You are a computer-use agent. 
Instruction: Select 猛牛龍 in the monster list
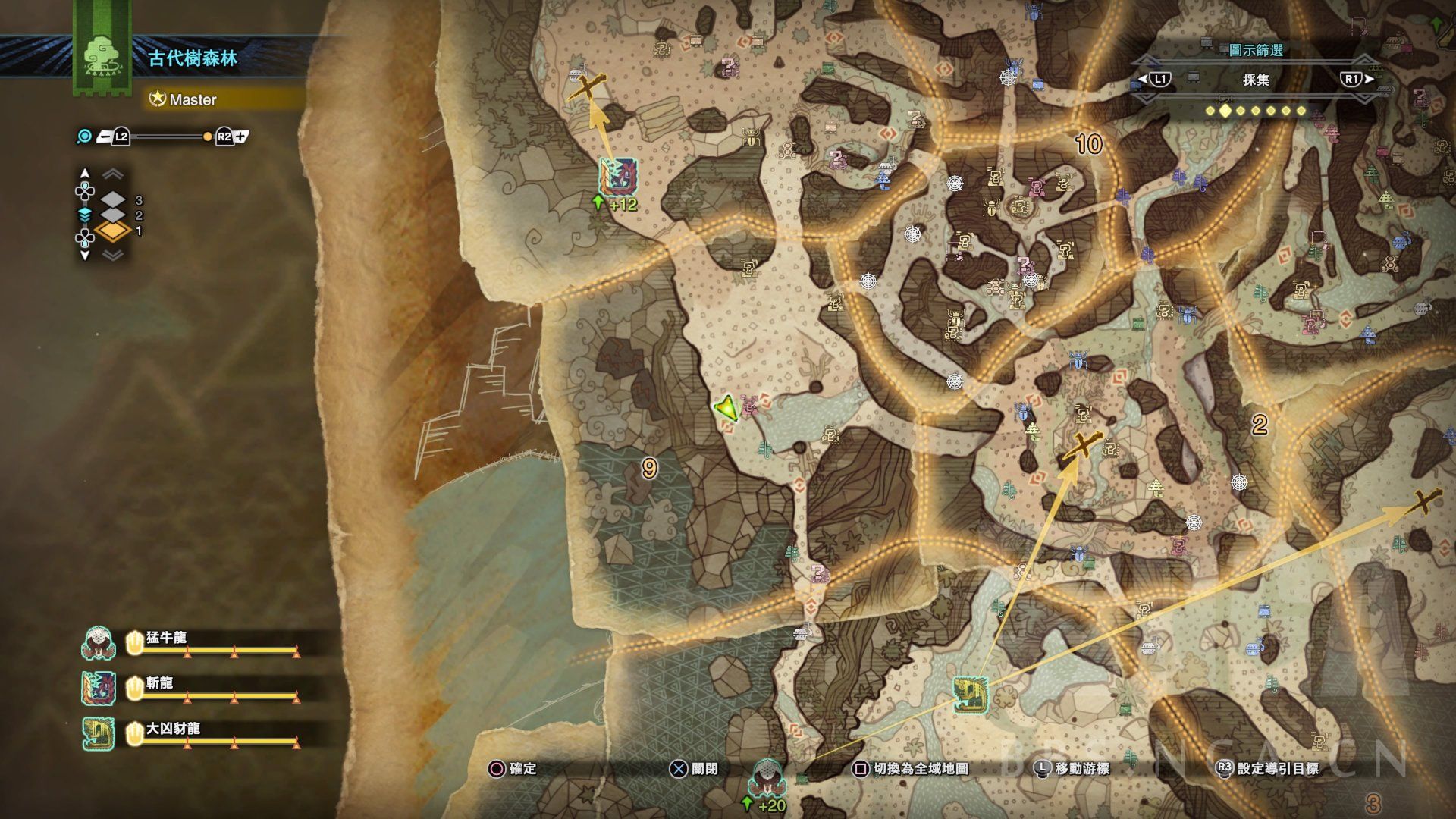point(166,638)
